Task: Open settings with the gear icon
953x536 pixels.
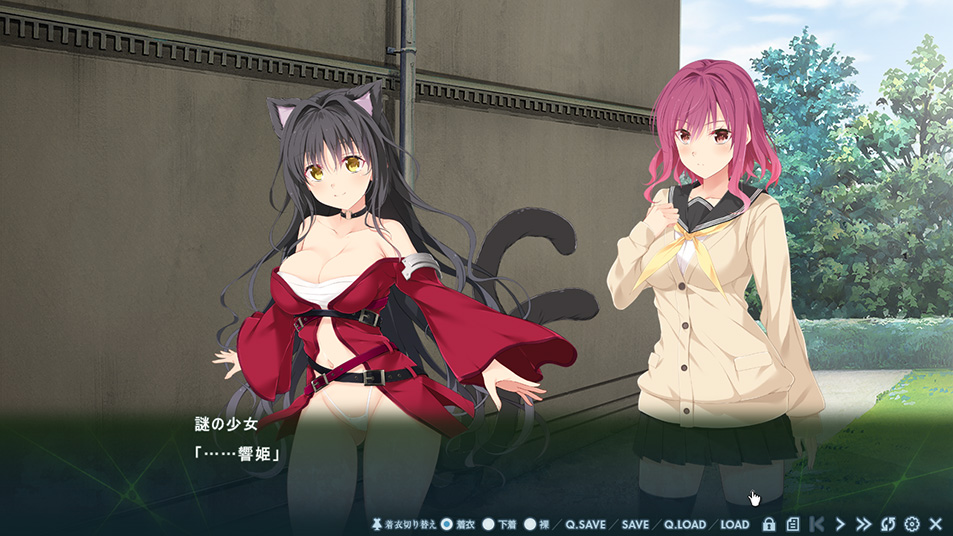Action: pyautogui.click(x=911, y=524)
